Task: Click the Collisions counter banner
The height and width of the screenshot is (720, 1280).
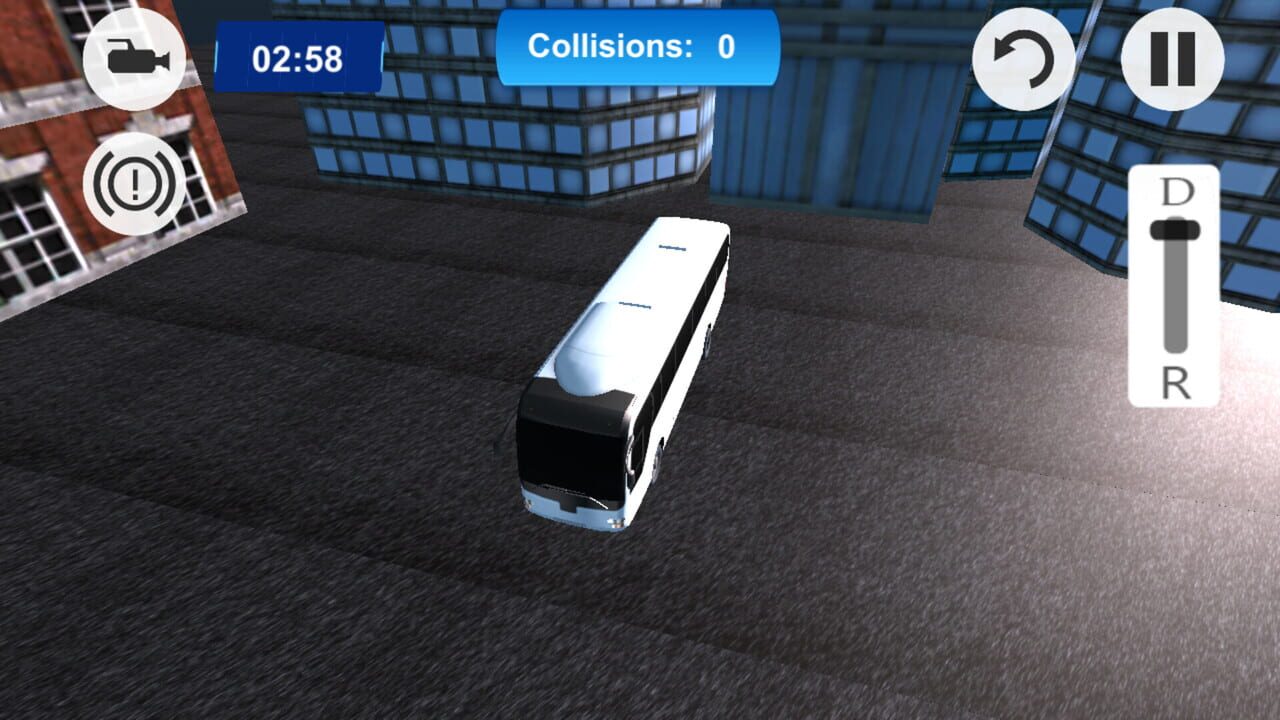Action: click(637, 46)
